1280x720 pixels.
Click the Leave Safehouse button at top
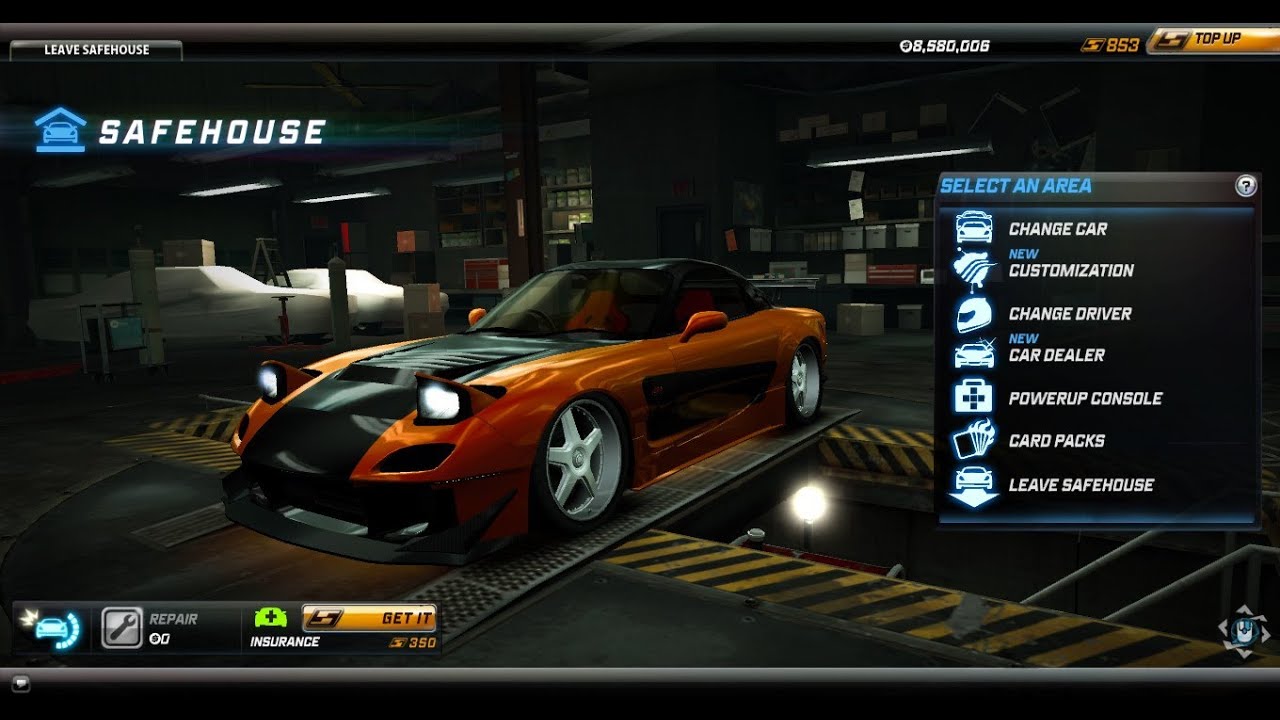click(96, 50)
